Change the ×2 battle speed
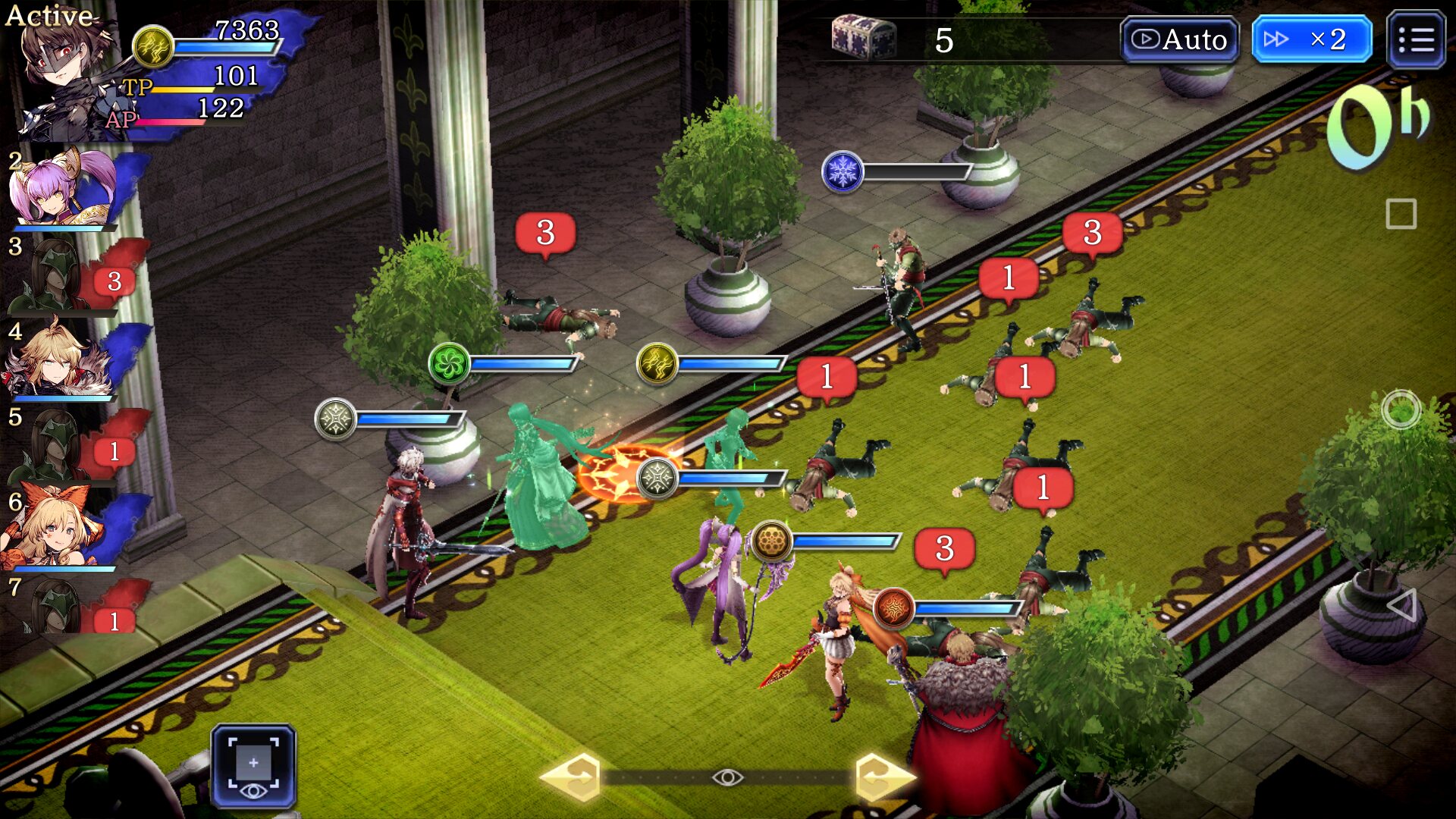This screenshot has height=819, width=1456. pos(1311,39)
